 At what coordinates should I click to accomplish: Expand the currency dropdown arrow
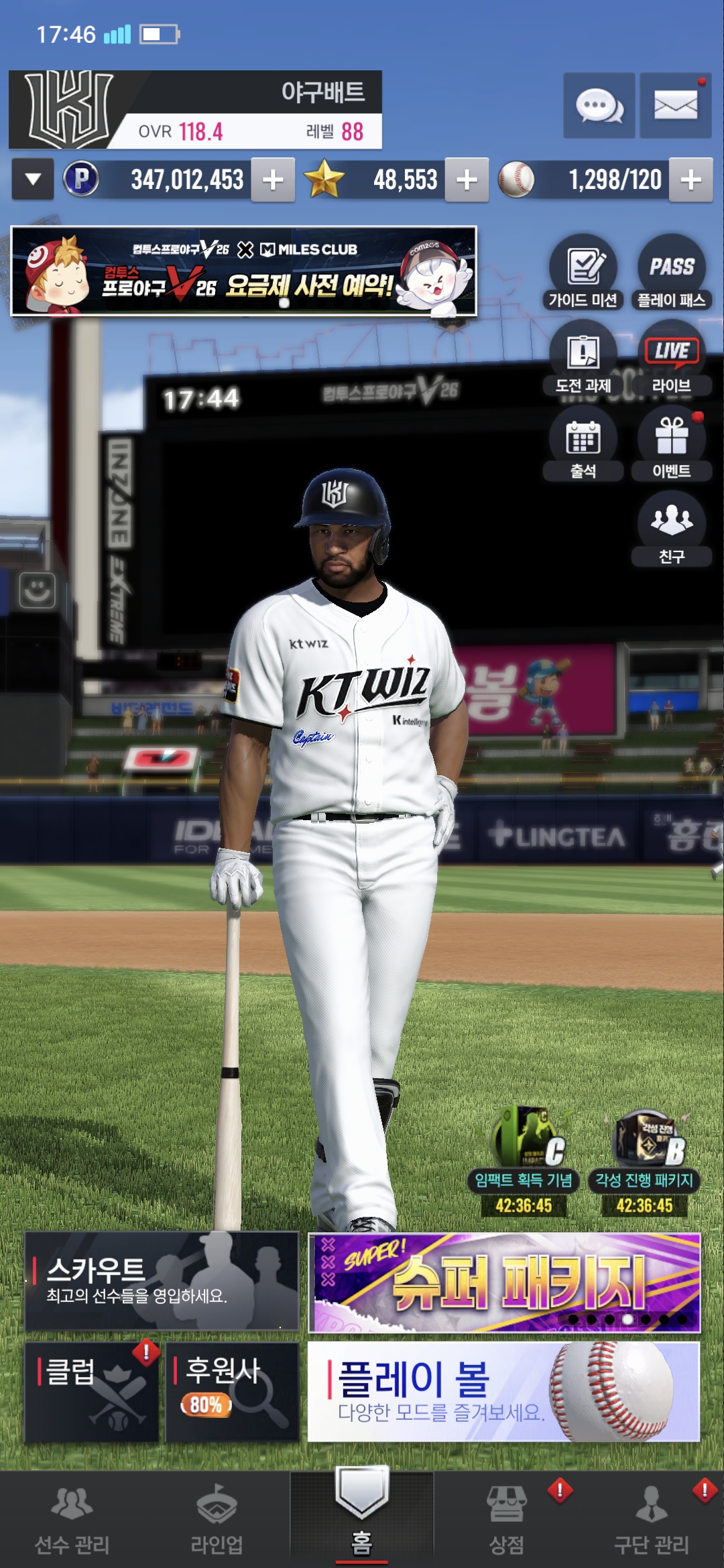[32, 179]
